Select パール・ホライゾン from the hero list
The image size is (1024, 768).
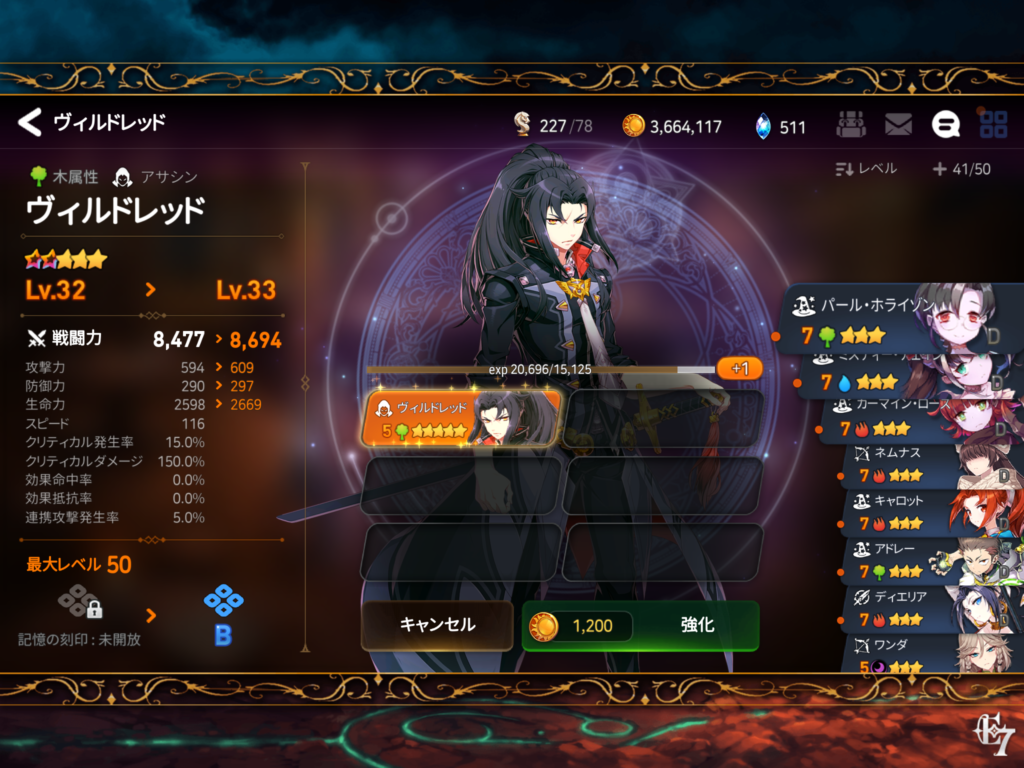click(900, 318)
